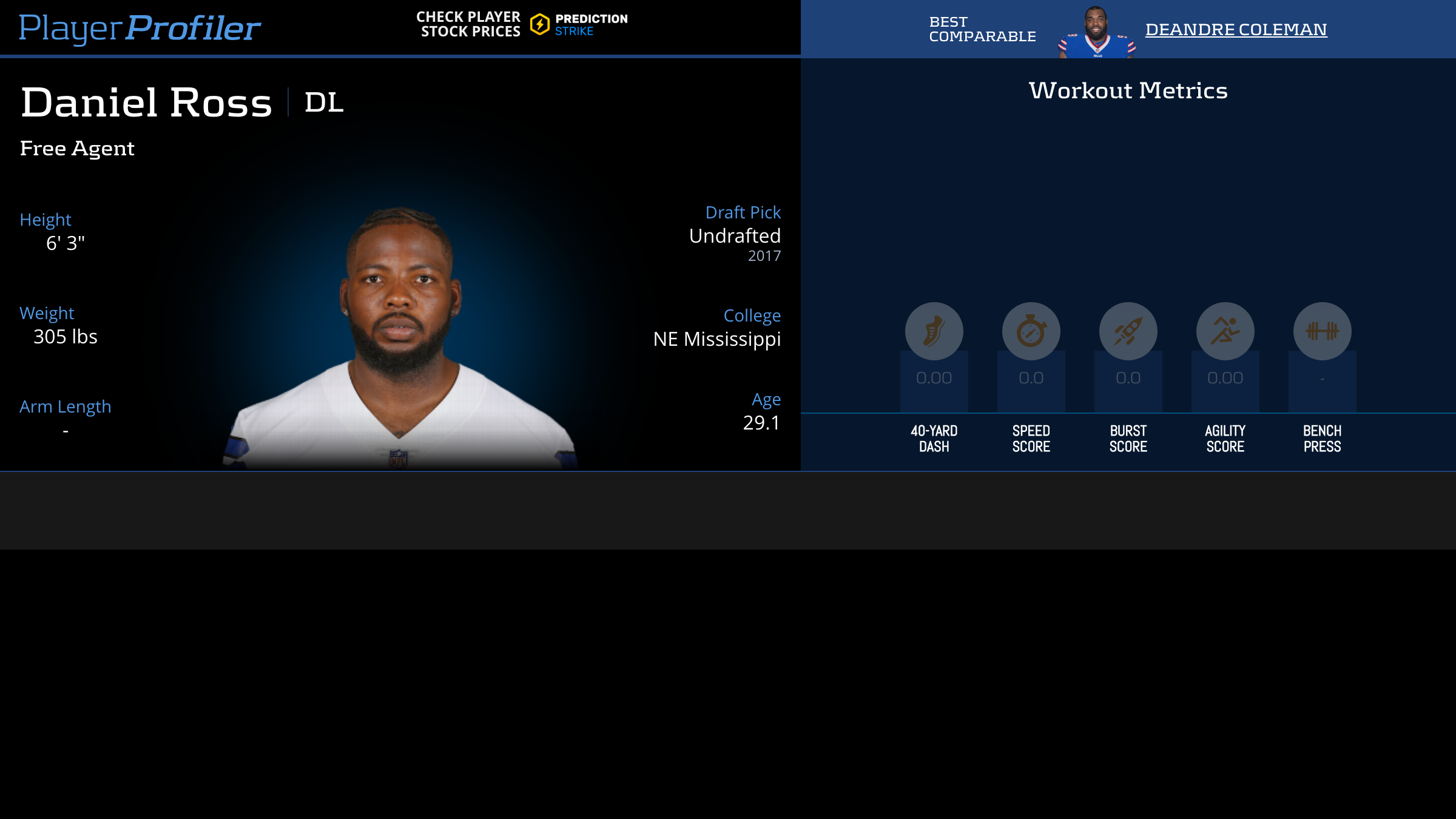This screenshot has height=819, width=1456.
Task: Open the PlayerProfiler home logo
Action: tap(140, 28)
